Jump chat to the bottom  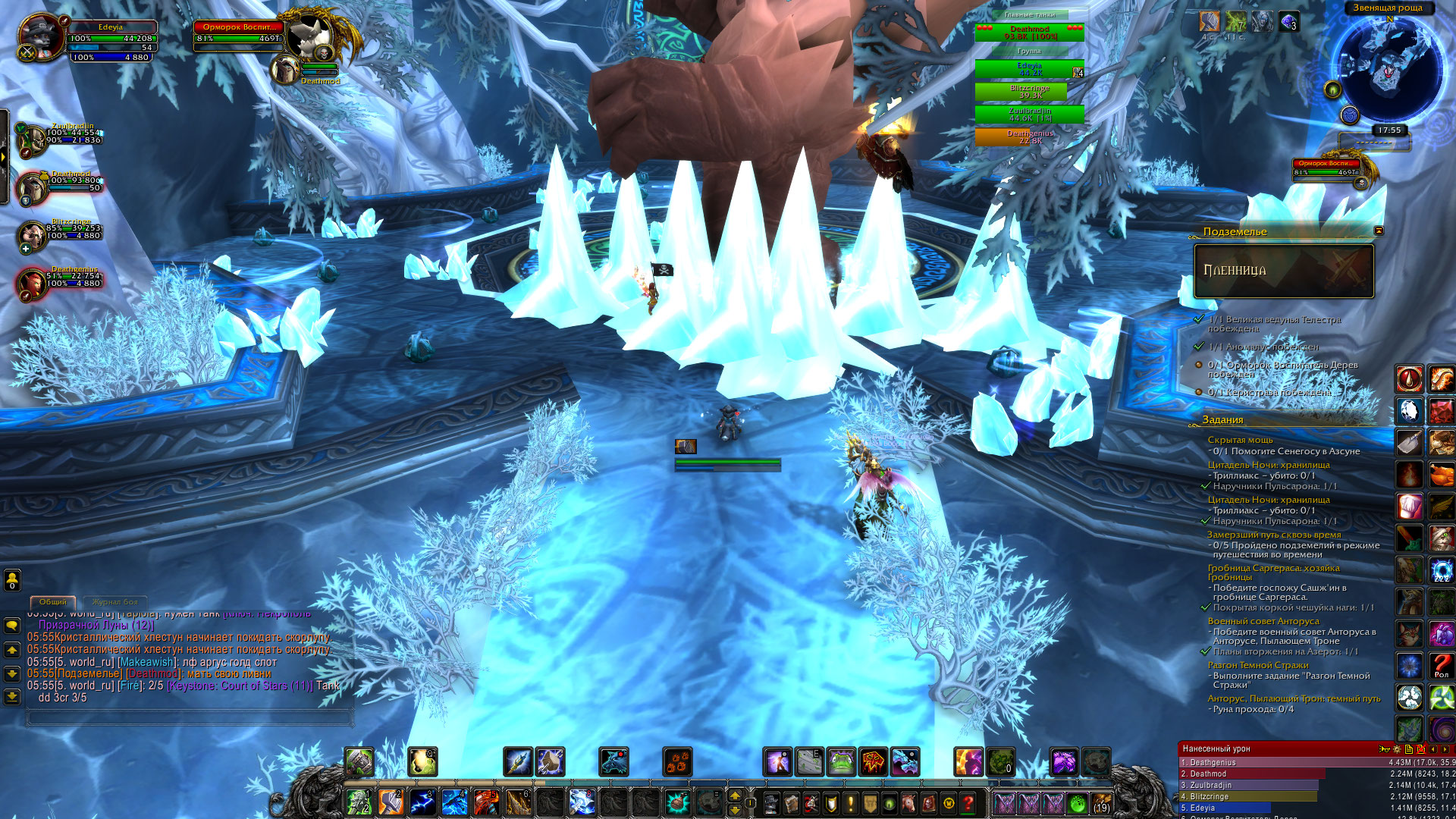(12, 696)
